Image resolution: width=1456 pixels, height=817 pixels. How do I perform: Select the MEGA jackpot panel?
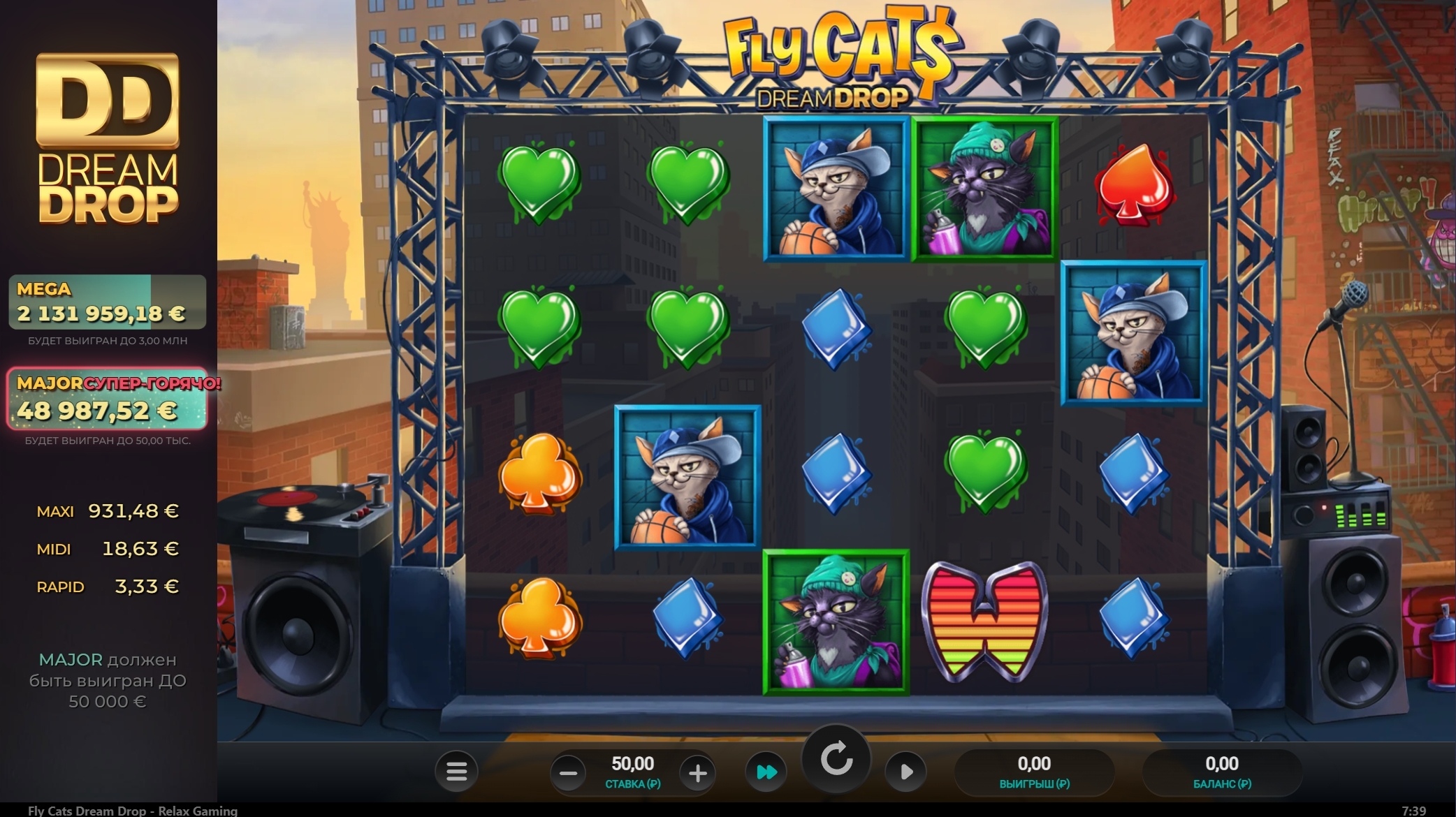(108, 302)
